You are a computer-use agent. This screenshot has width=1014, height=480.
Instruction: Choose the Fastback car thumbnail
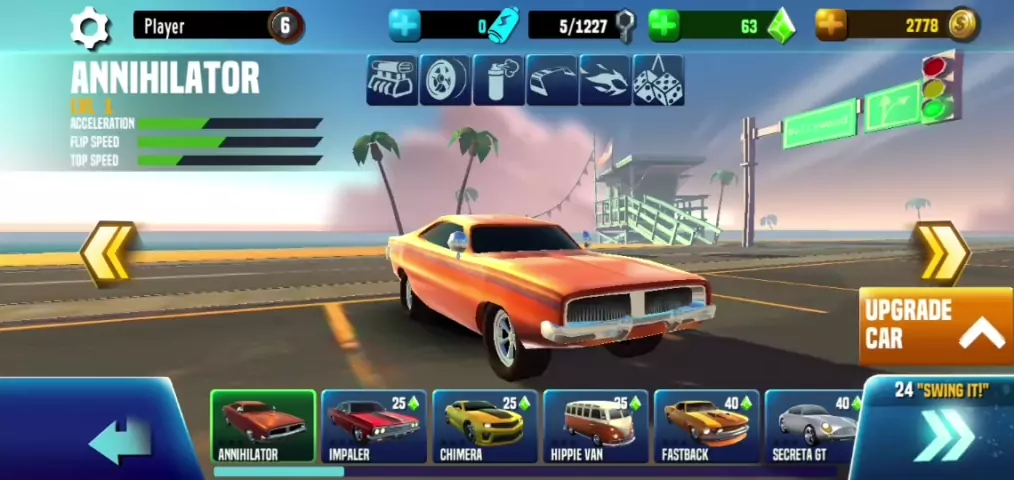pos(707,426)
